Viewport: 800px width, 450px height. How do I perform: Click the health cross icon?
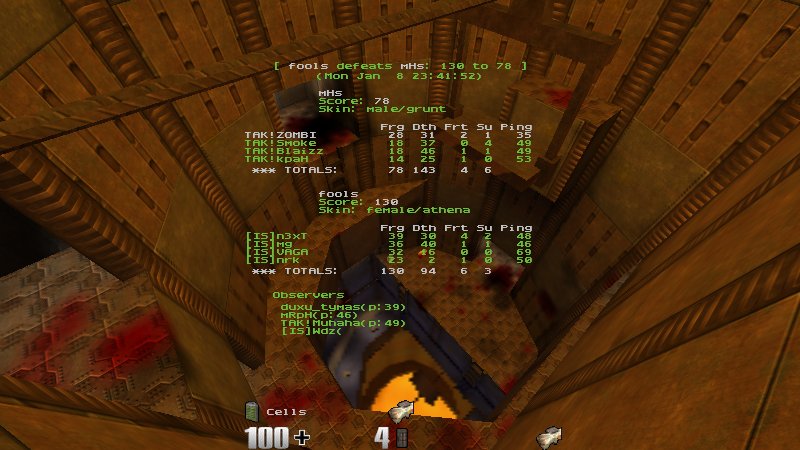pos(301,438)
